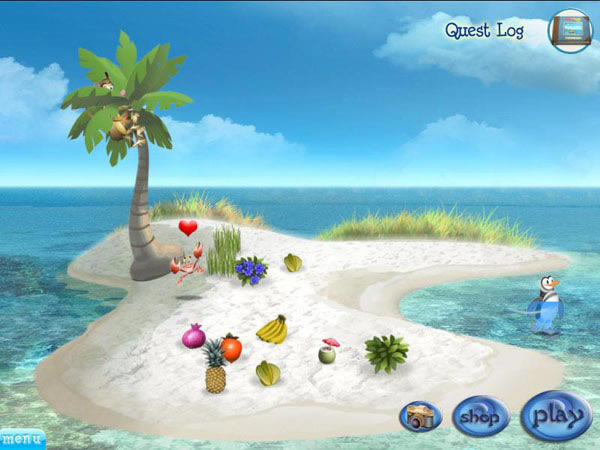
Task: Open the shop
Action: tap(480, 416)
